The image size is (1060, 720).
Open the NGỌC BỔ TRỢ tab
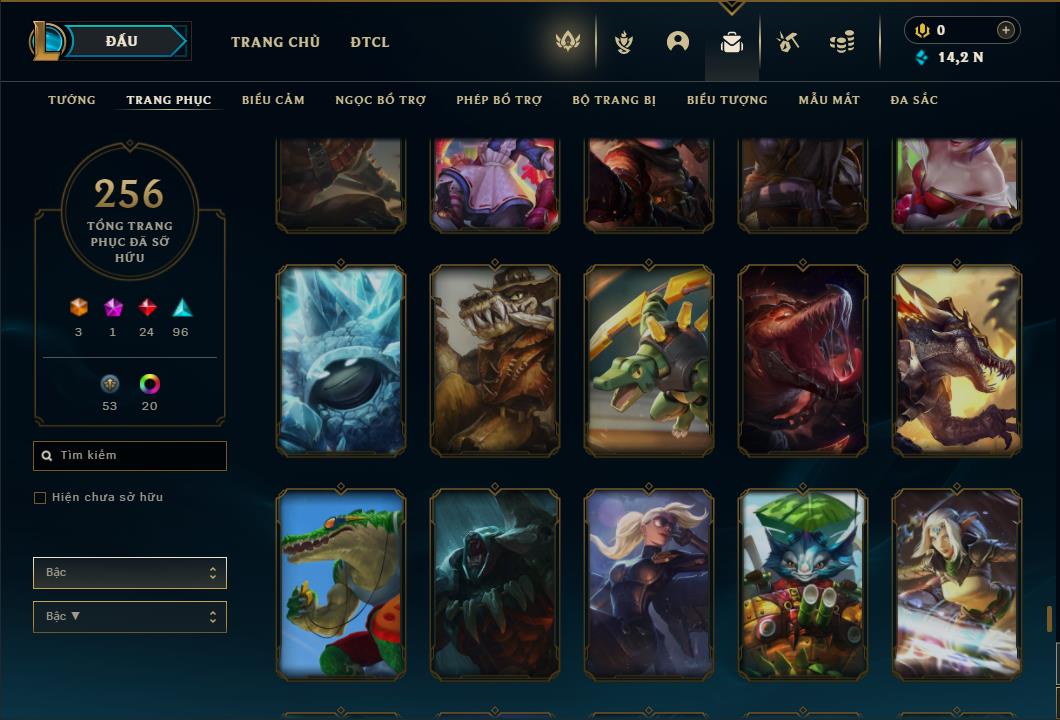click(x=380, y=100)
